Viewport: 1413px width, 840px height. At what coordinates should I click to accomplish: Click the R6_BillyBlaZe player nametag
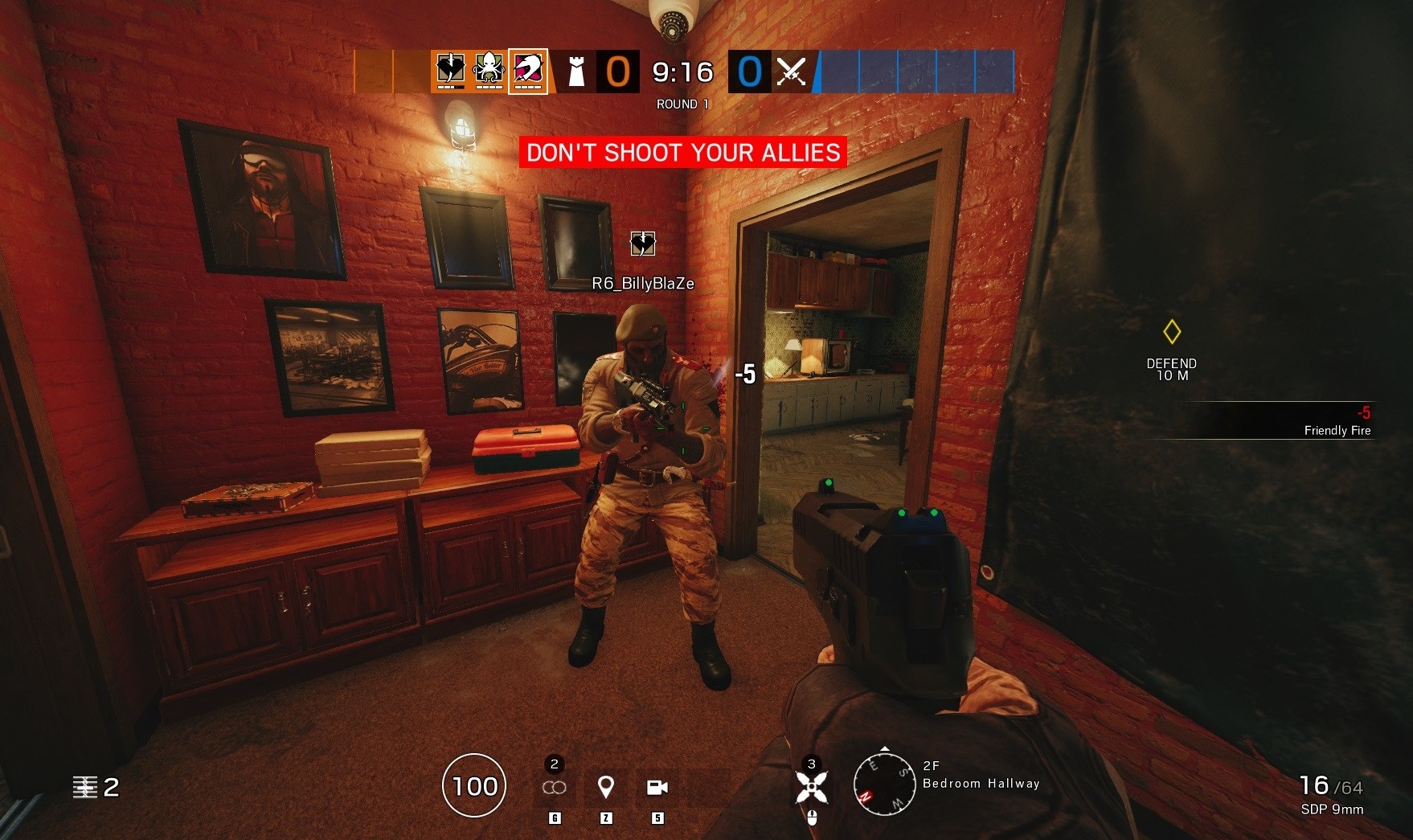tap(643, 283)
